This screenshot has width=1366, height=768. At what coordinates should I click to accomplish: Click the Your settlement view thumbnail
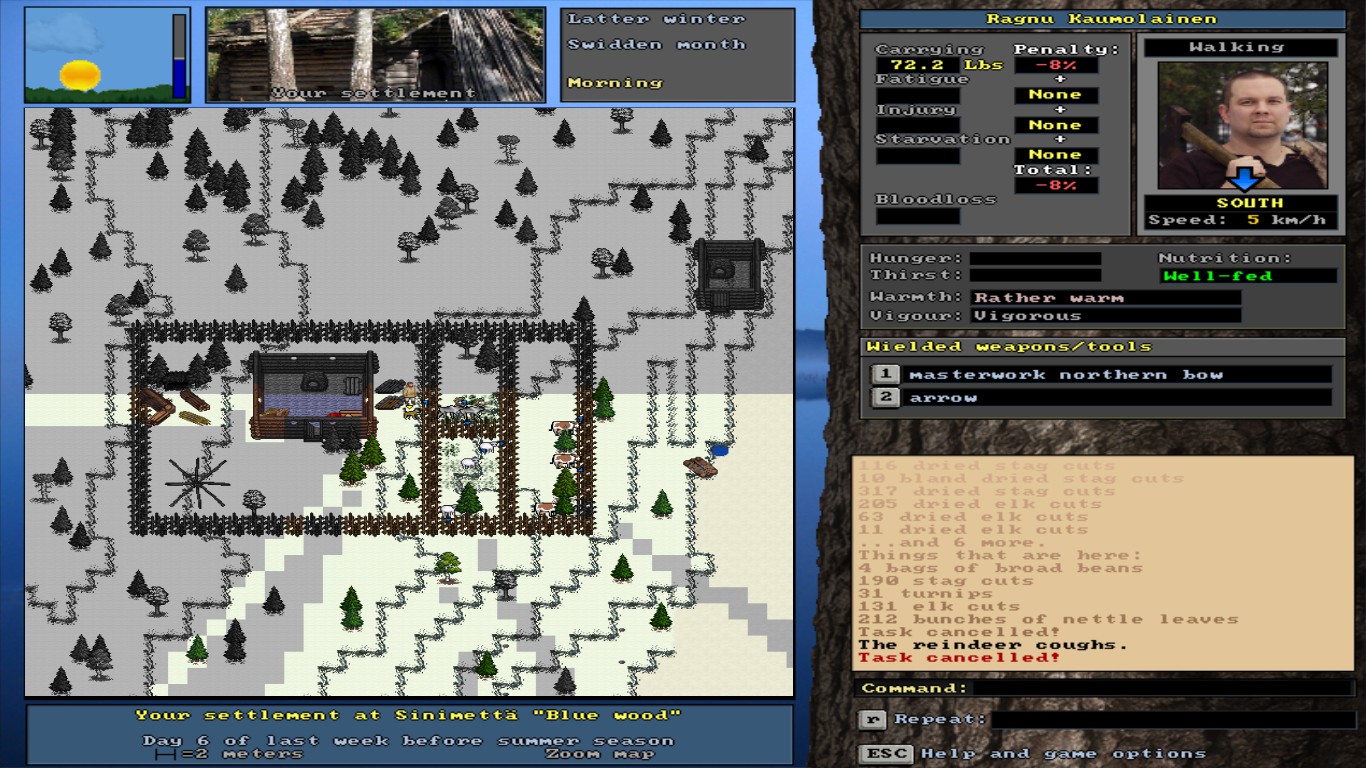click(375, 55)
